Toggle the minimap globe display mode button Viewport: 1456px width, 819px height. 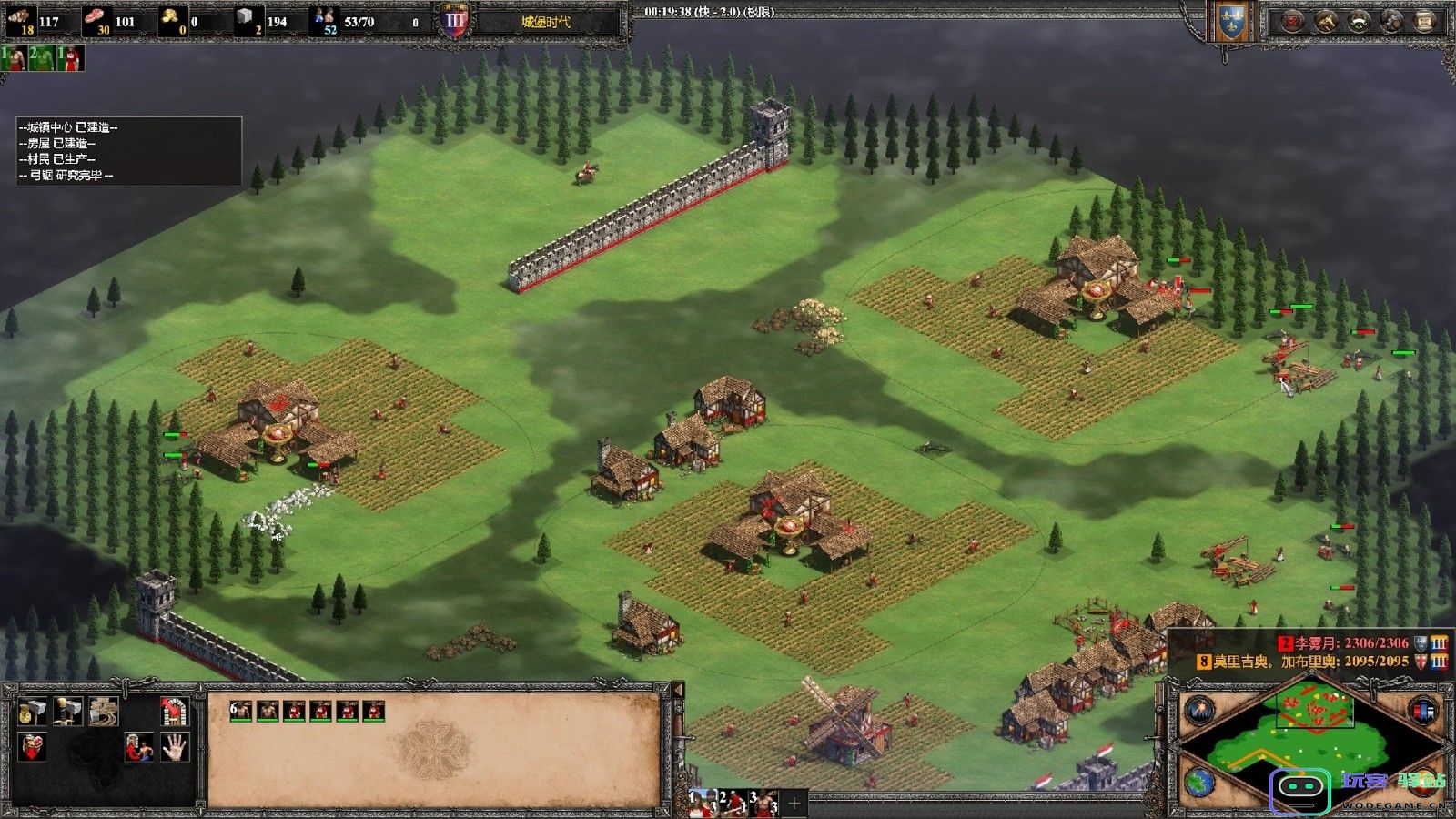pyautogui.click(x=1199, y=783)
